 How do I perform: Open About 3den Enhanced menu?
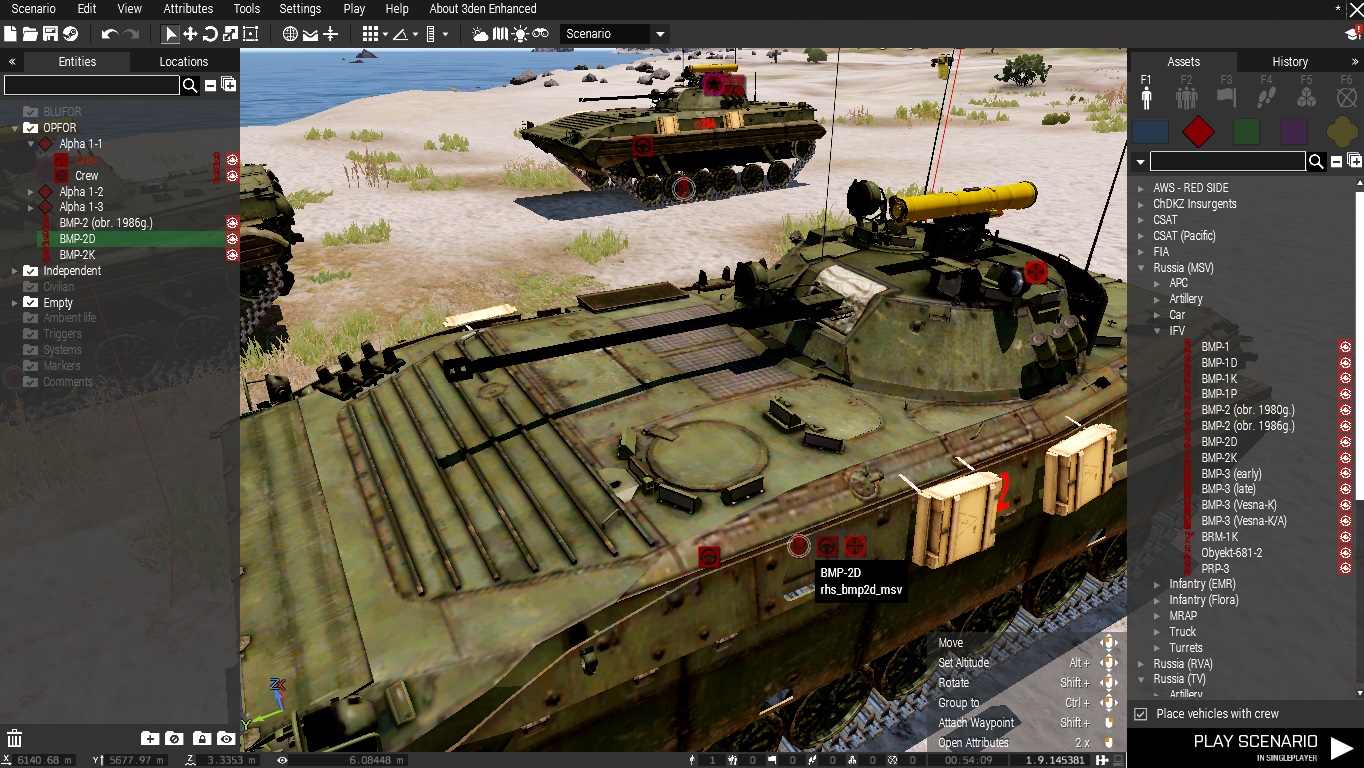click(x=482, y=9)
